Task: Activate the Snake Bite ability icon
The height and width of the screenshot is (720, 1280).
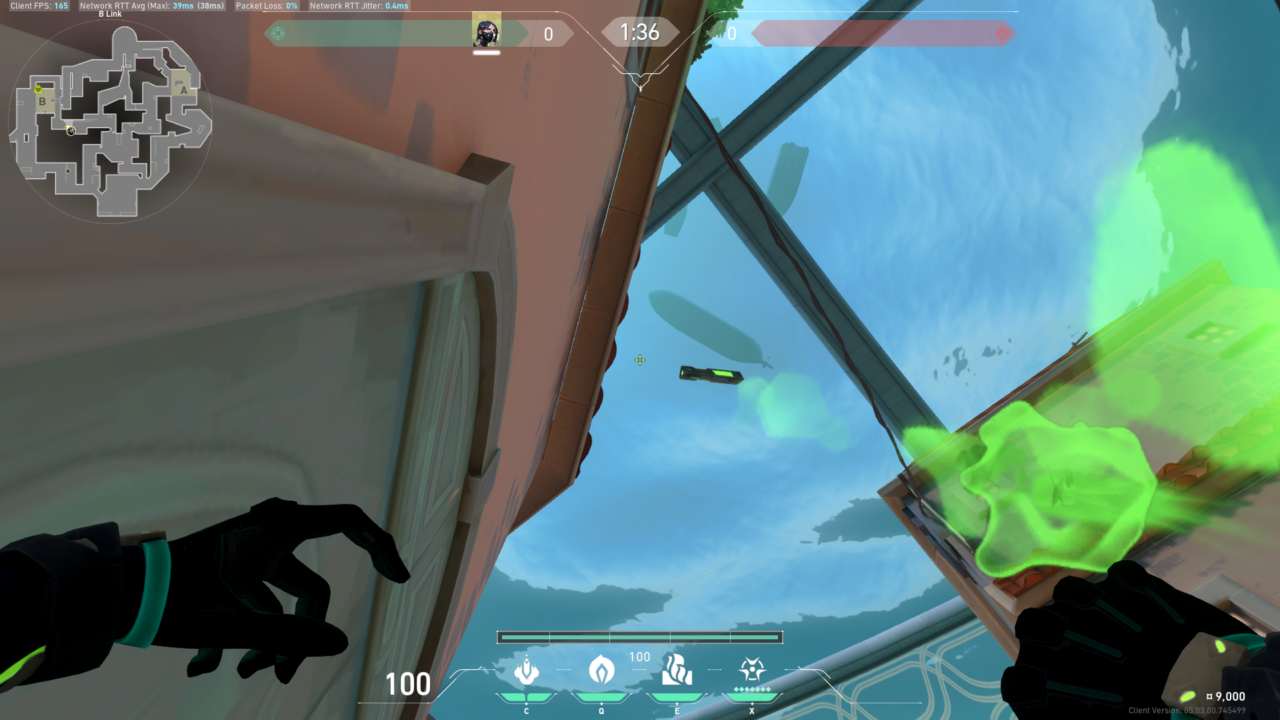Action: click(526, 670)
